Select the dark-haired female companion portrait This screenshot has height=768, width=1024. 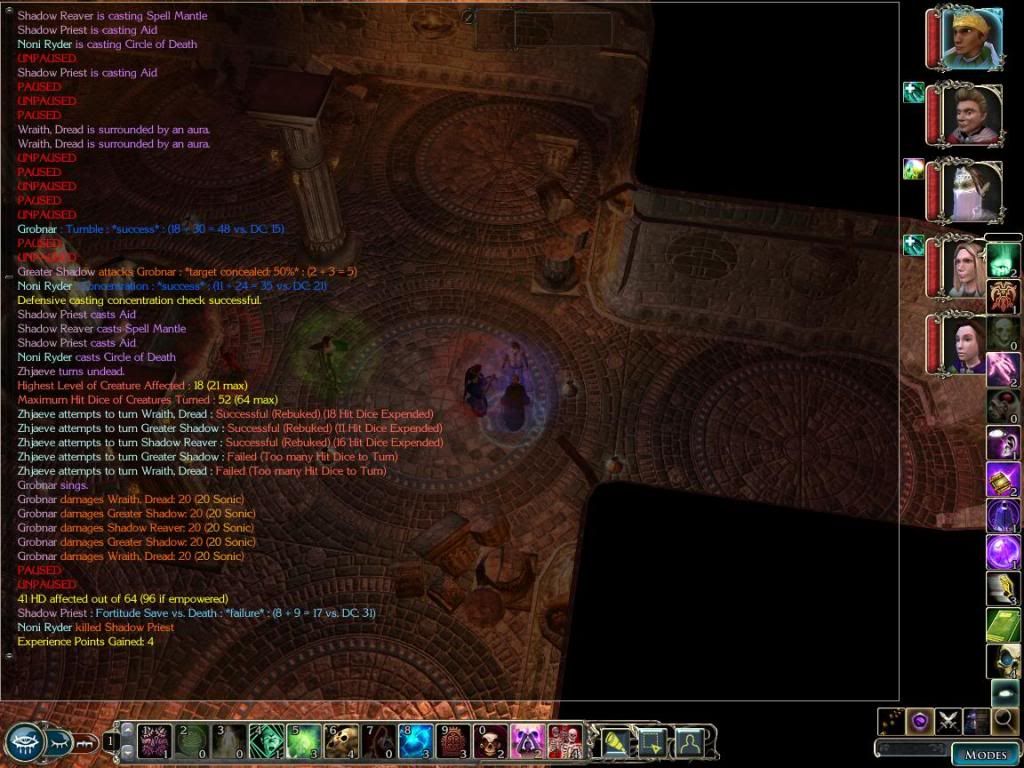(967, 344)
